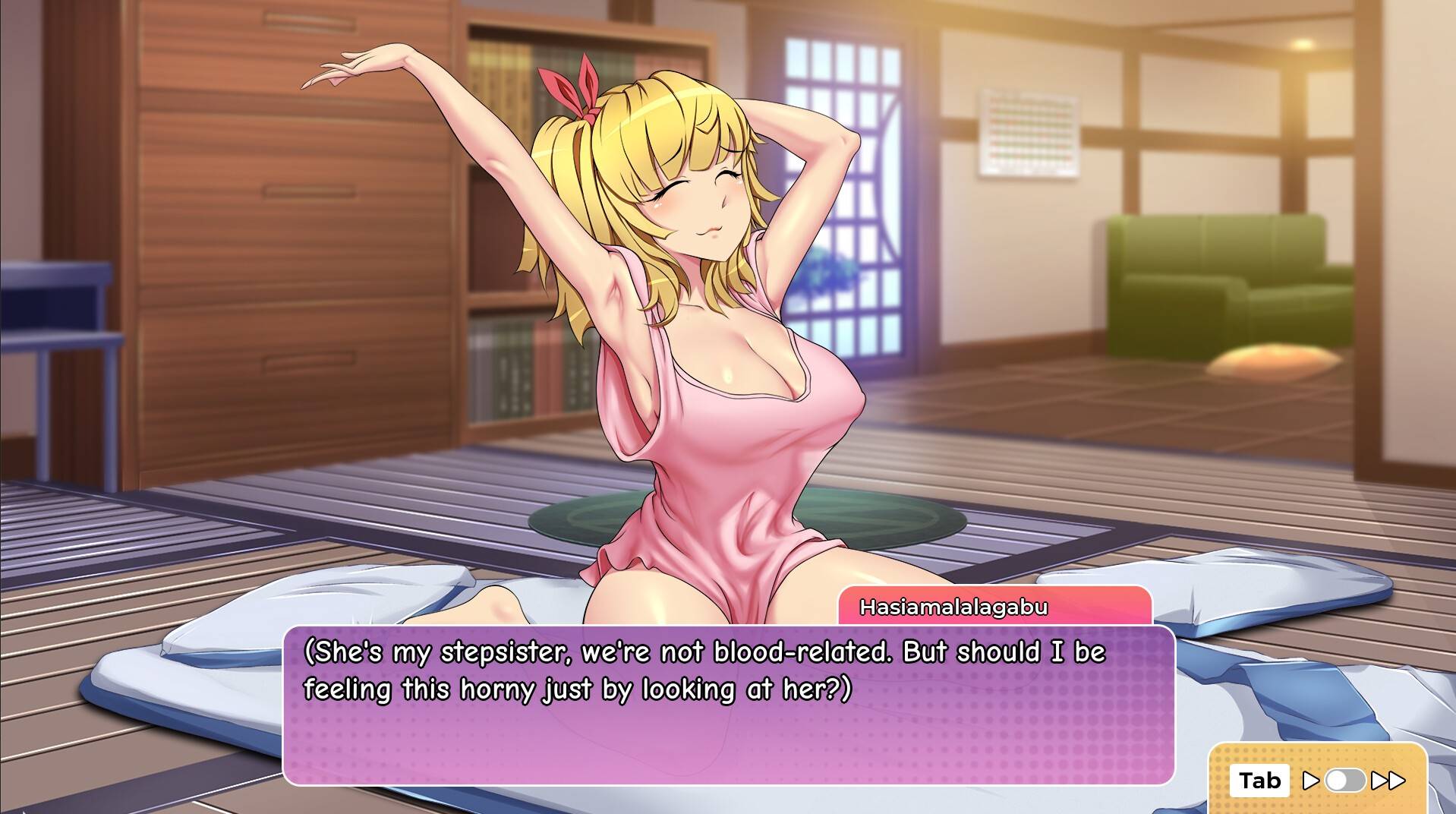Toggle the play/fast-forward speed switch
The image size is (1456, 814).
pyautogui.click(x=1345, y=781)
